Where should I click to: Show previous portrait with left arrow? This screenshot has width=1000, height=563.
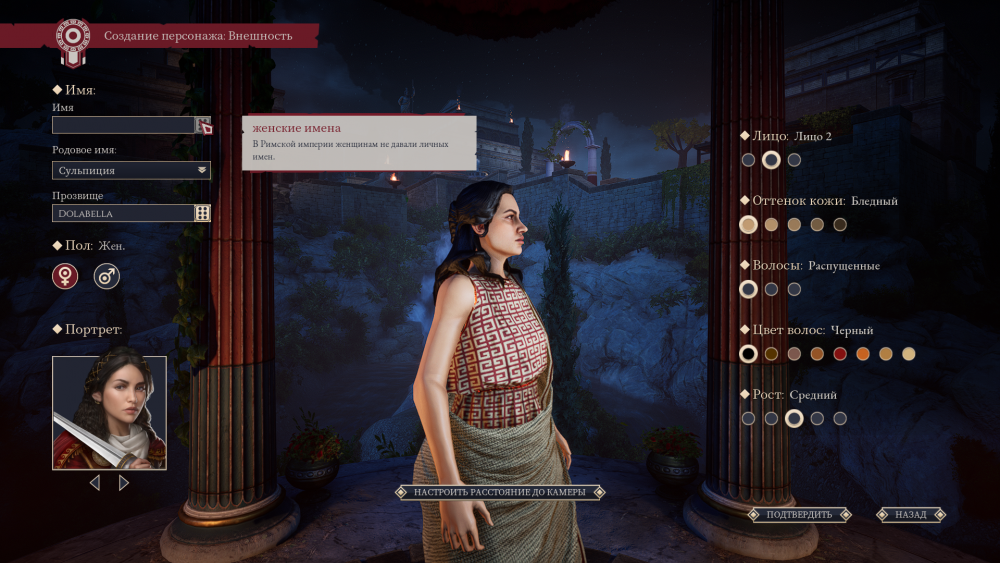coord(95,483)
